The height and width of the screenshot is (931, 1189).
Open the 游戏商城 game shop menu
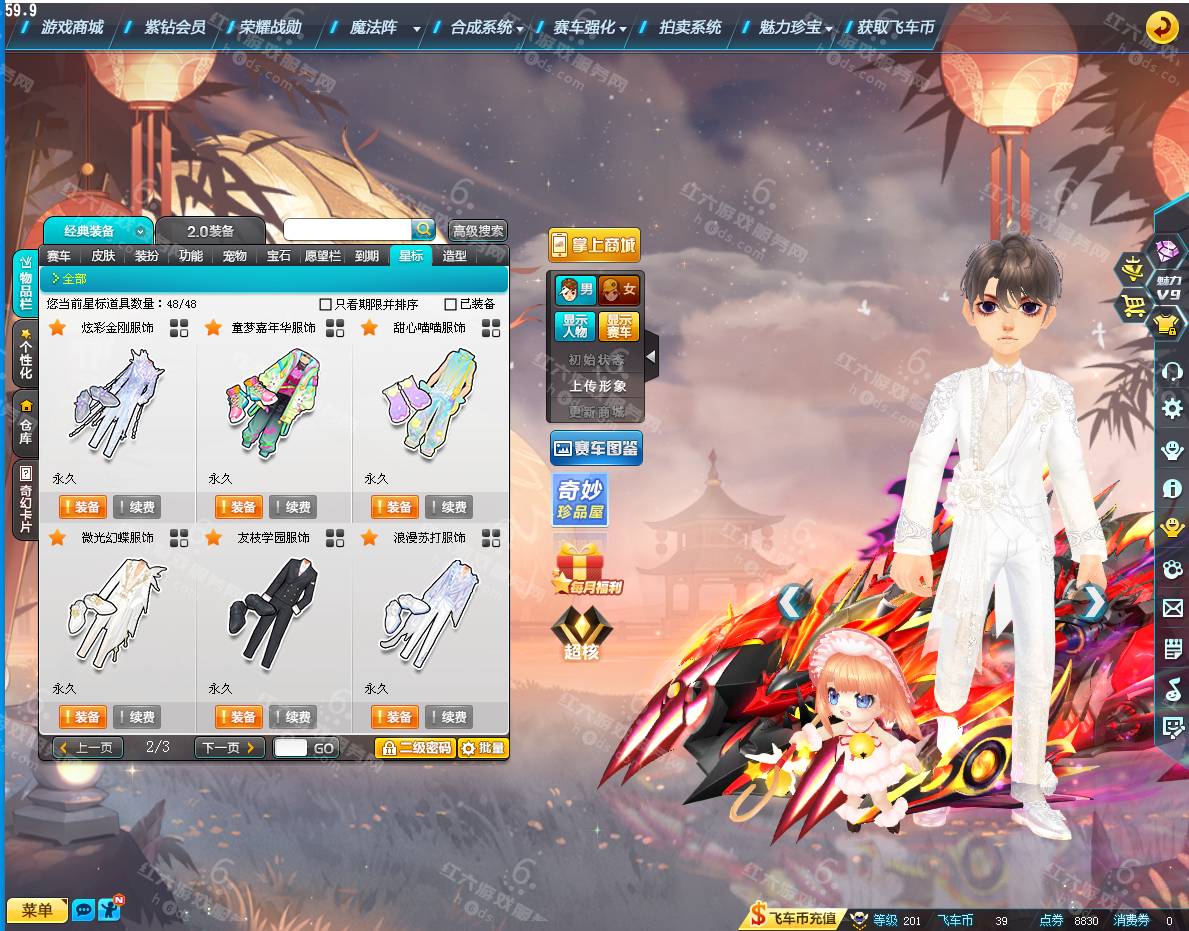coord(72,27)
